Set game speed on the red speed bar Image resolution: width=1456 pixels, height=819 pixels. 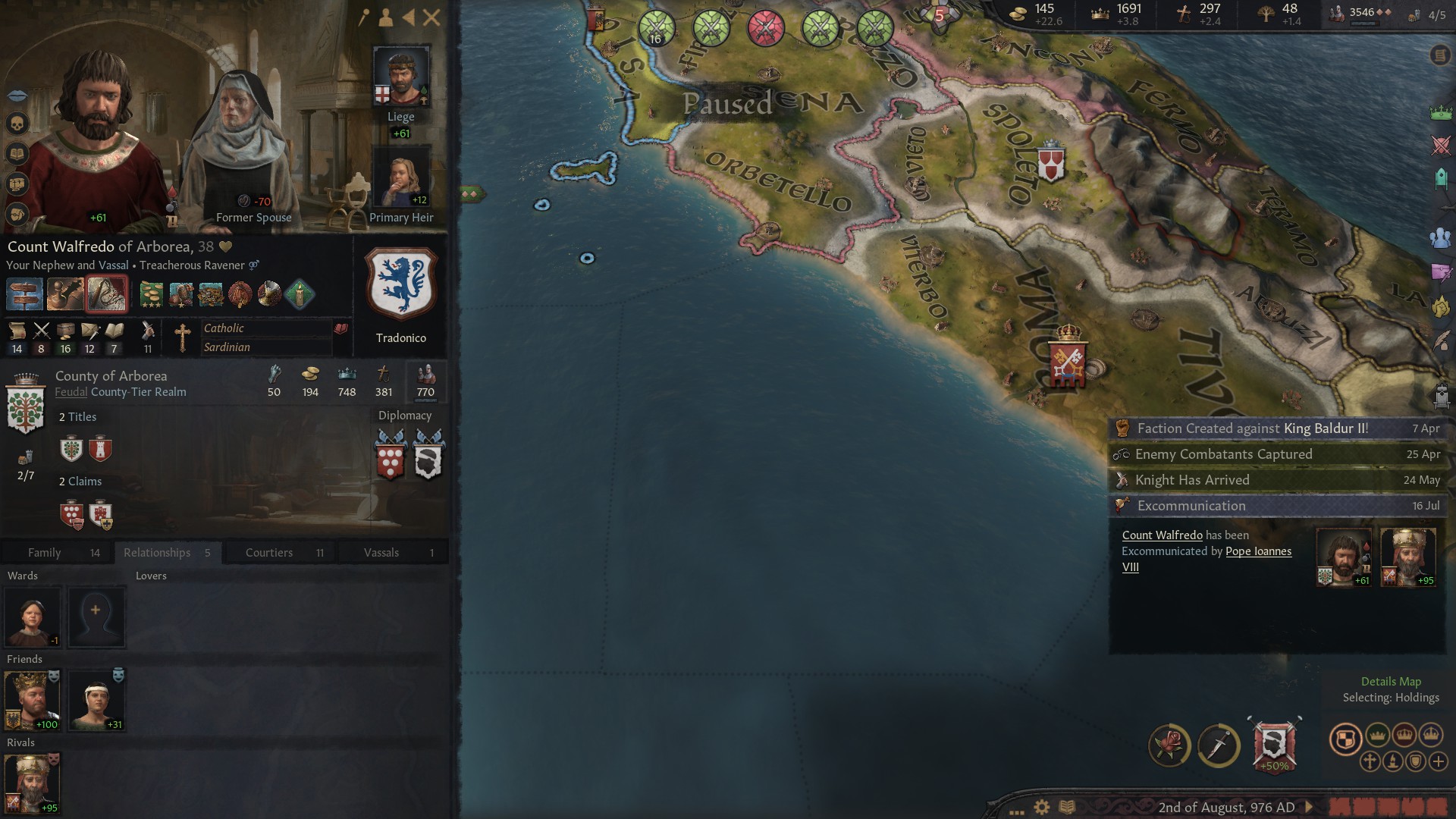pos(1388,806)
